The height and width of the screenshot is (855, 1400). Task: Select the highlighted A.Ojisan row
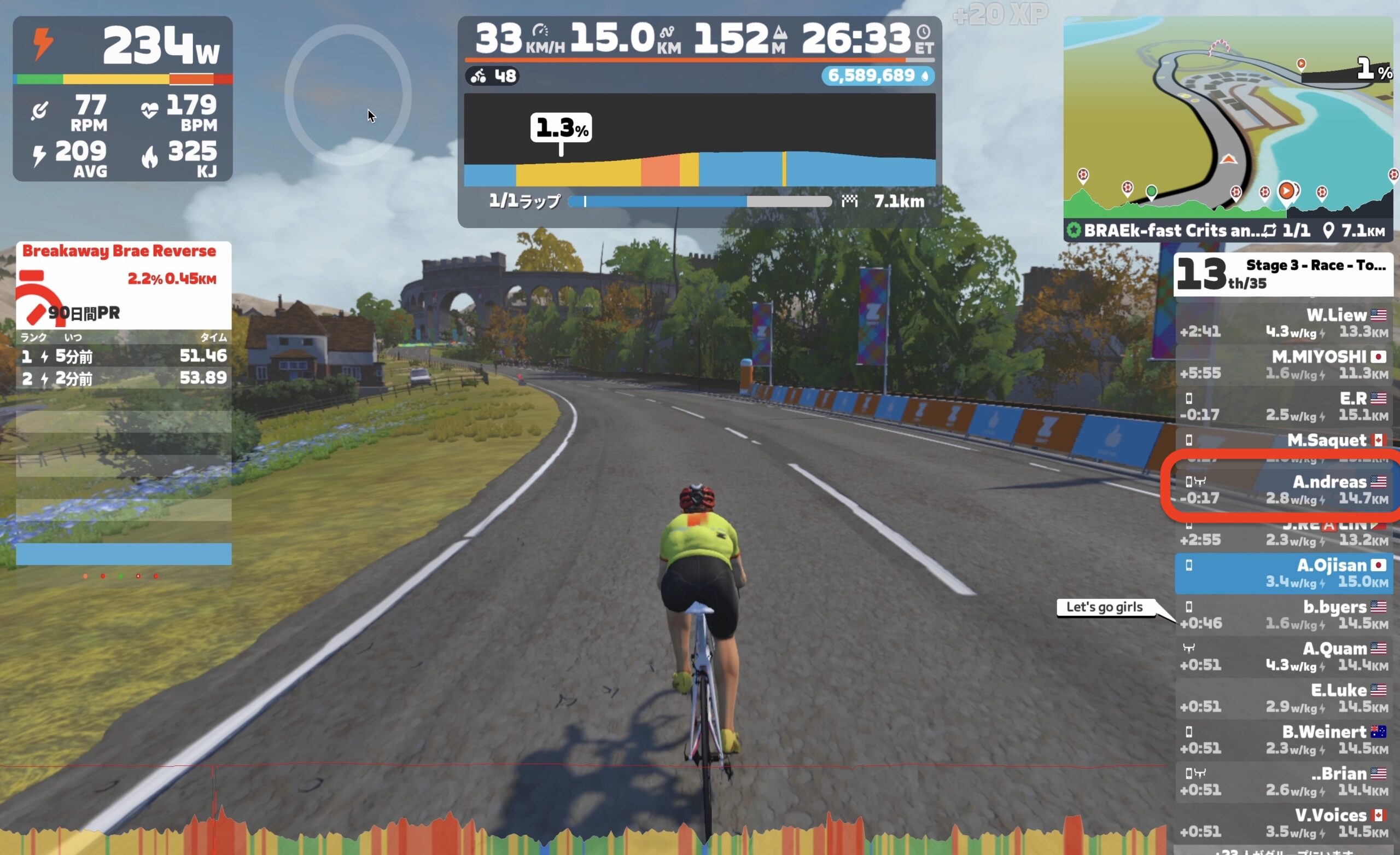1283,573
